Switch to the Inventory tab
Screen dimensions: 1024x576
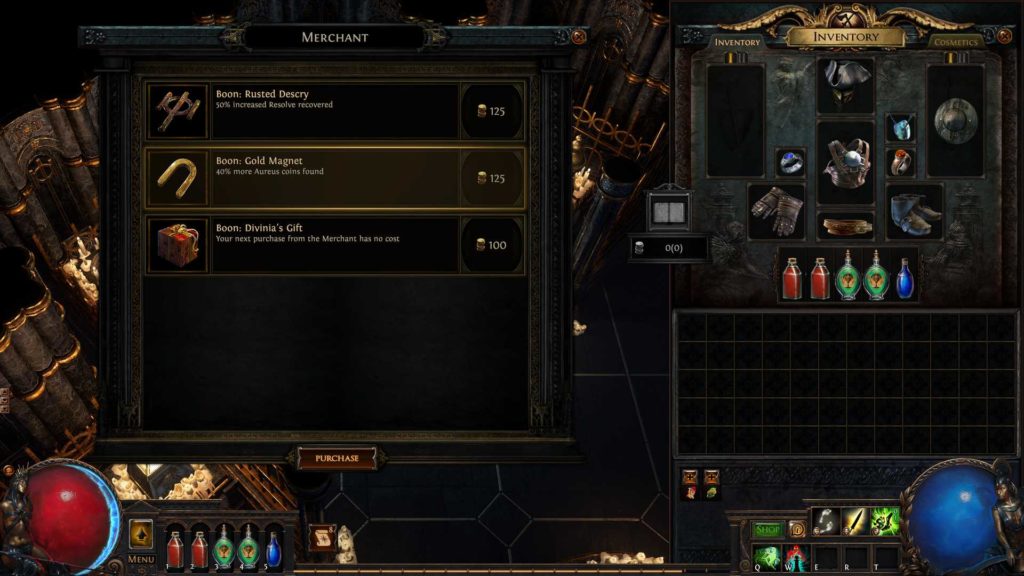[737, 43]
